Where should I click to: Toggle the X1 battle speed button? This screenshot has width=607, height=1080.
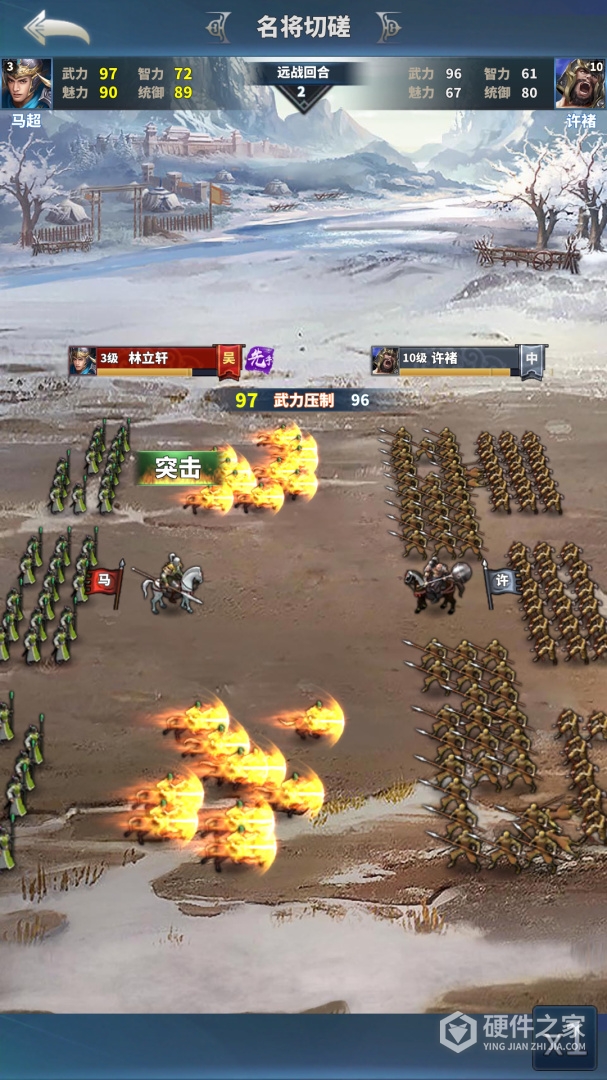[x=566, y=1038]
